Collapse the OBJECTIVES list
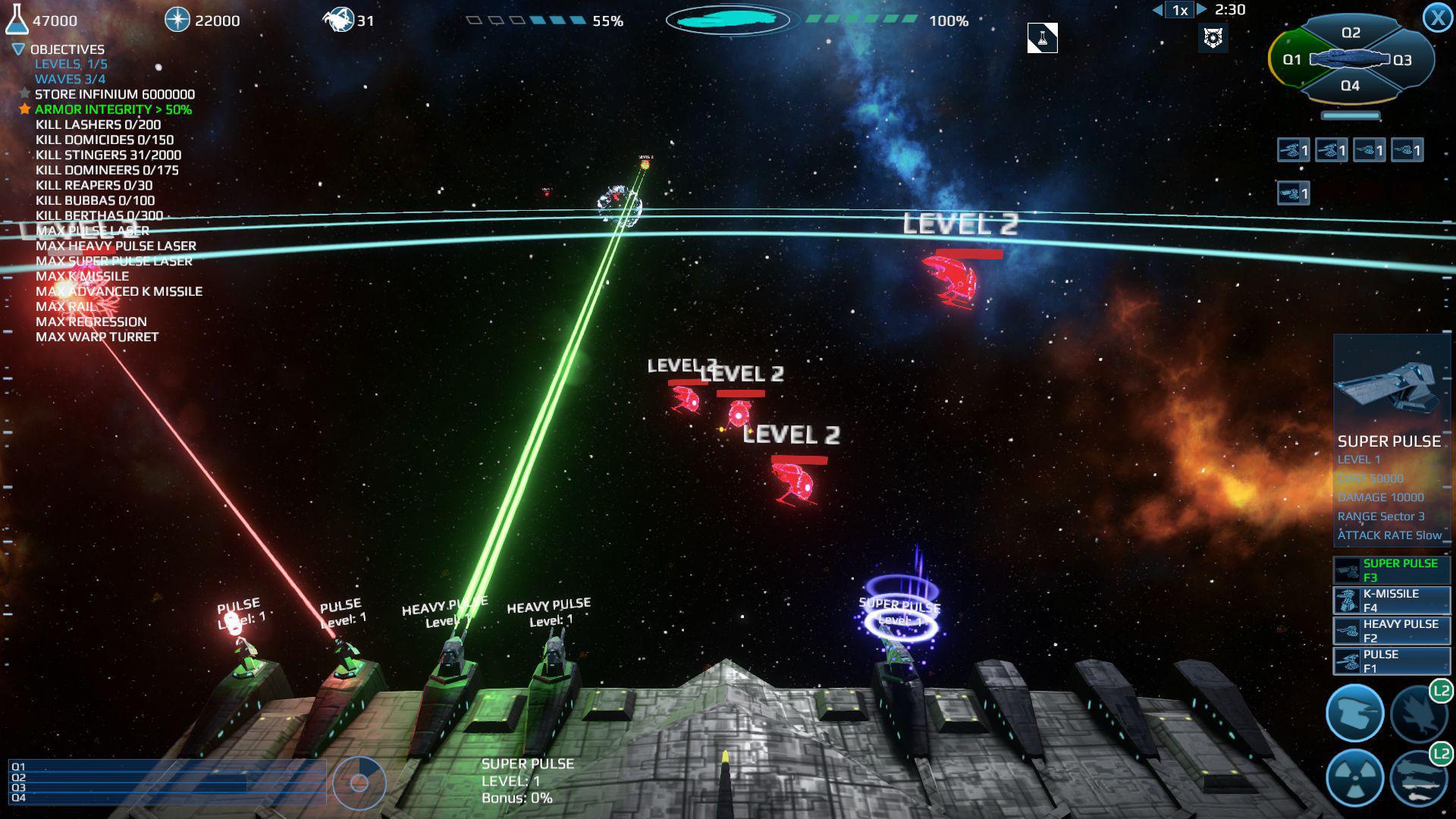 tap(17, 49)
